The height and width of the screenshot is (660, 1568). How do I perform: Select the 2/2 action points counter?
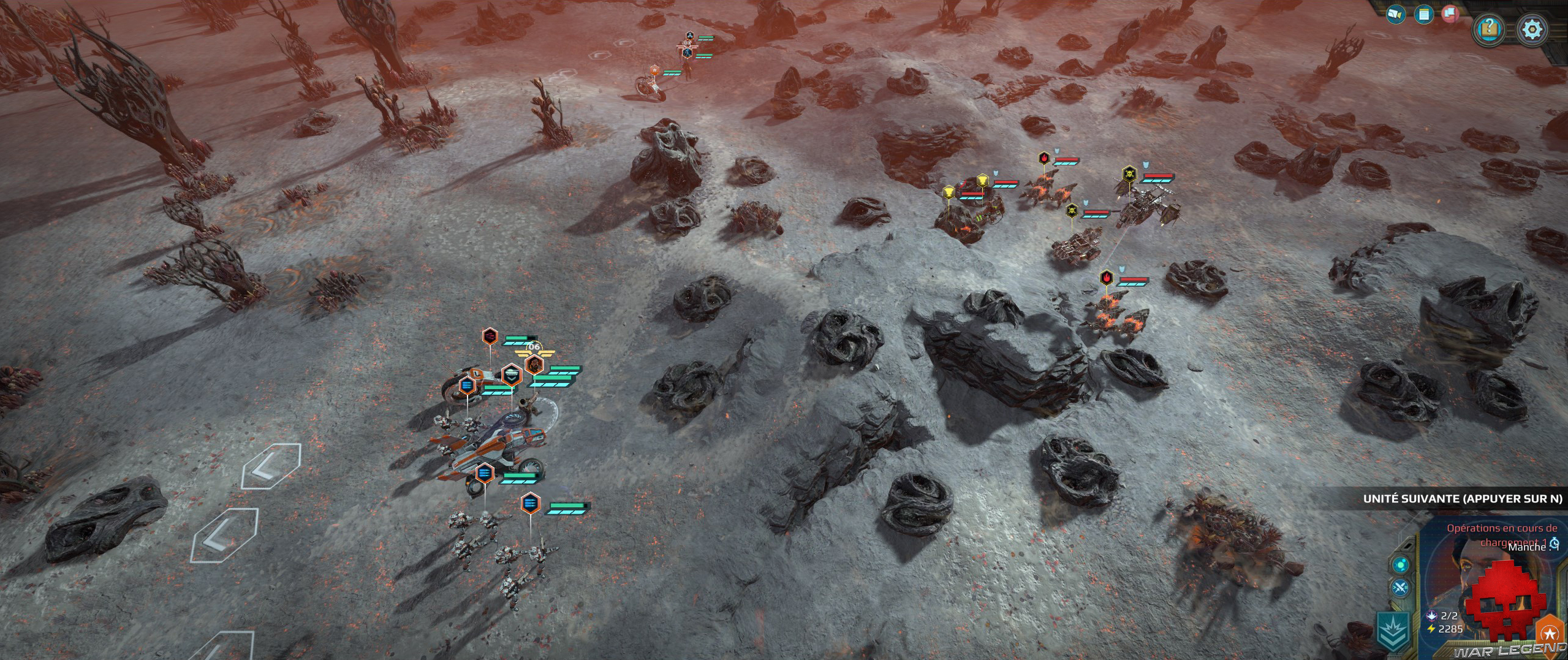coord(1449,616)
